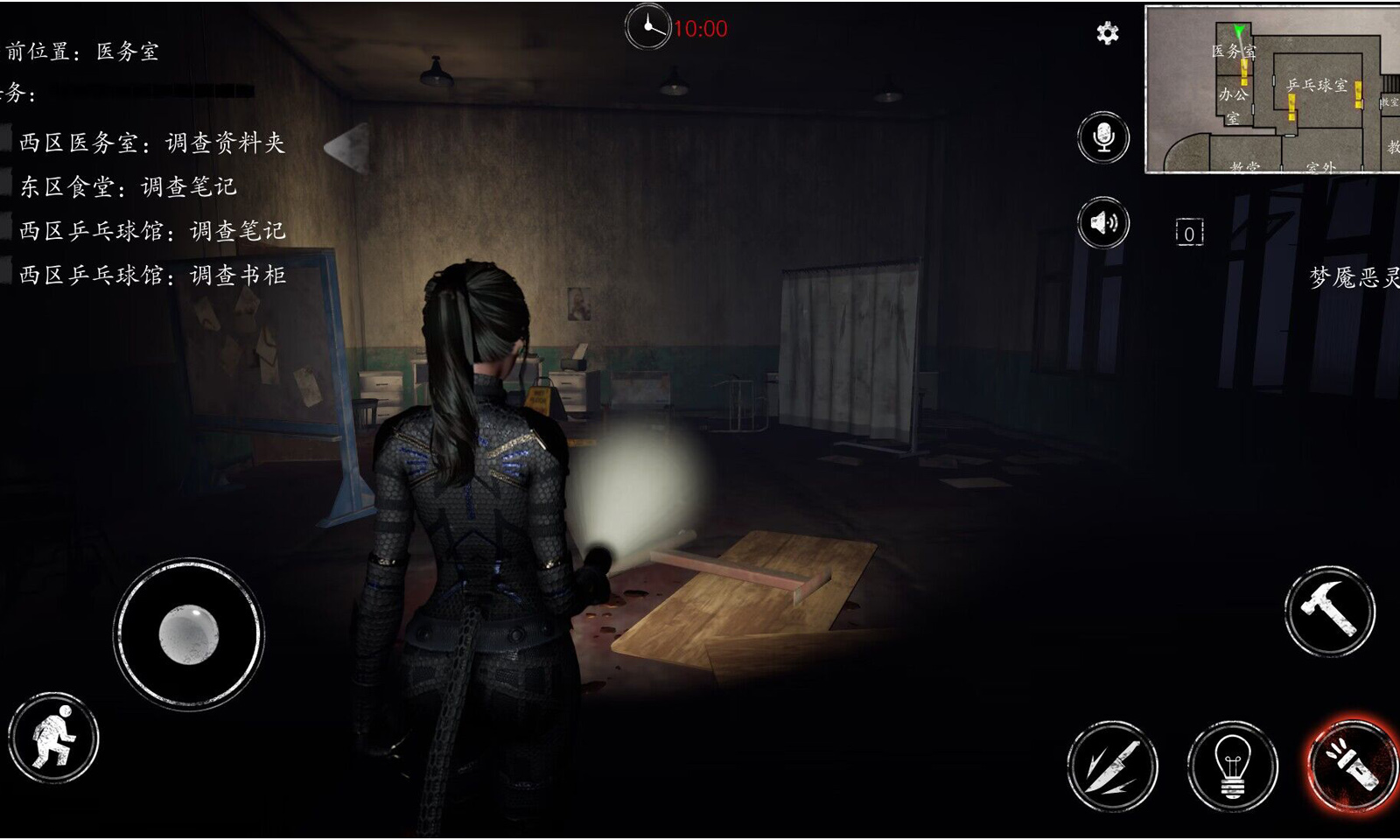Collapse the task list with the arrow
1400x840 pixels.
click(347, 147)
